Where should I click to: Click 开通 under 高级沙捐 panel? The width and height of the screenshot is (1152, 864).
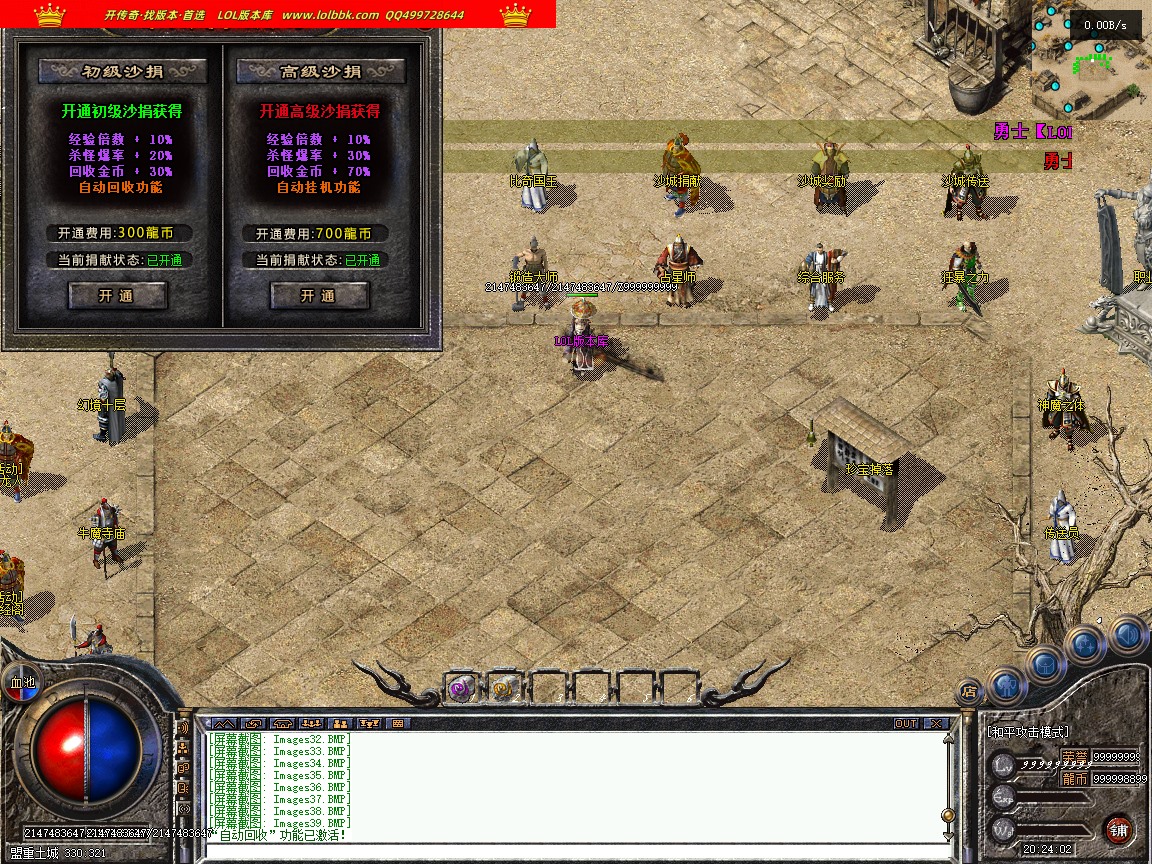click(x=319, y=296)
